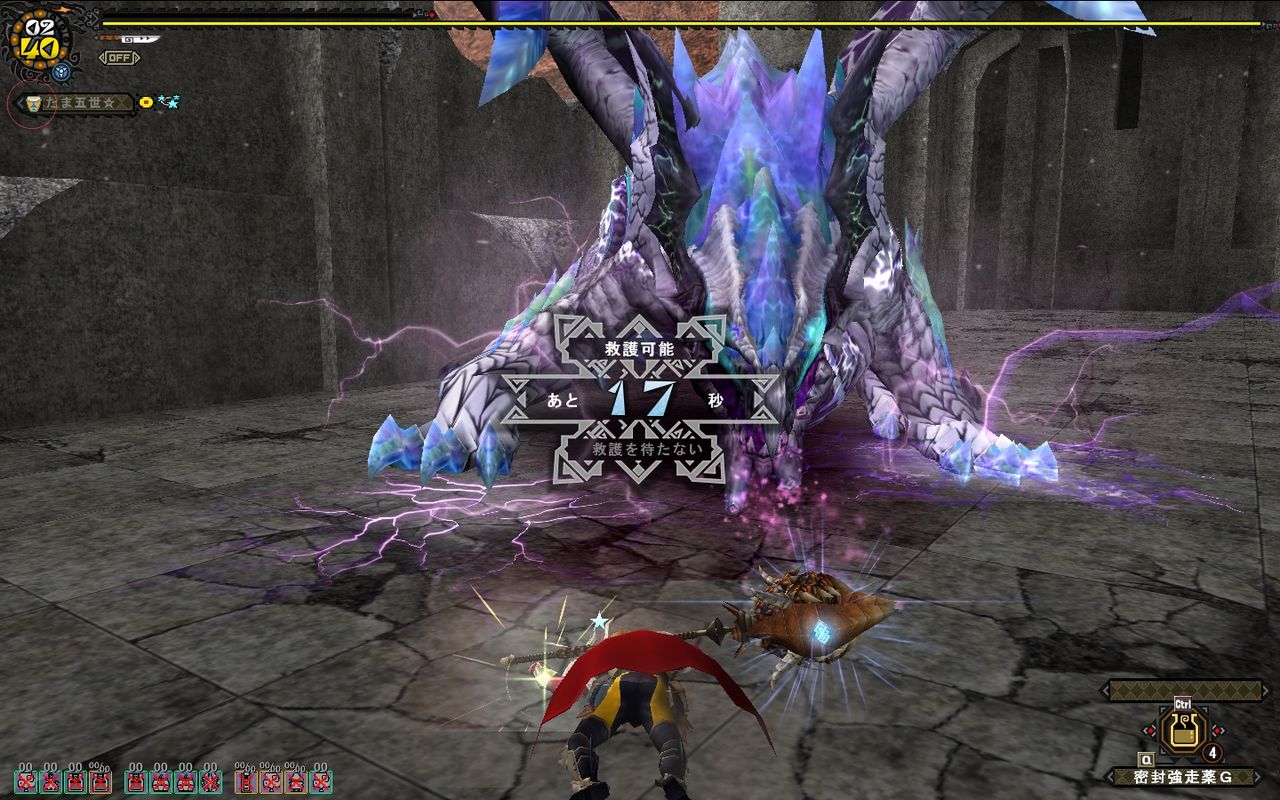Click the blue party member emblem icon

60,70
